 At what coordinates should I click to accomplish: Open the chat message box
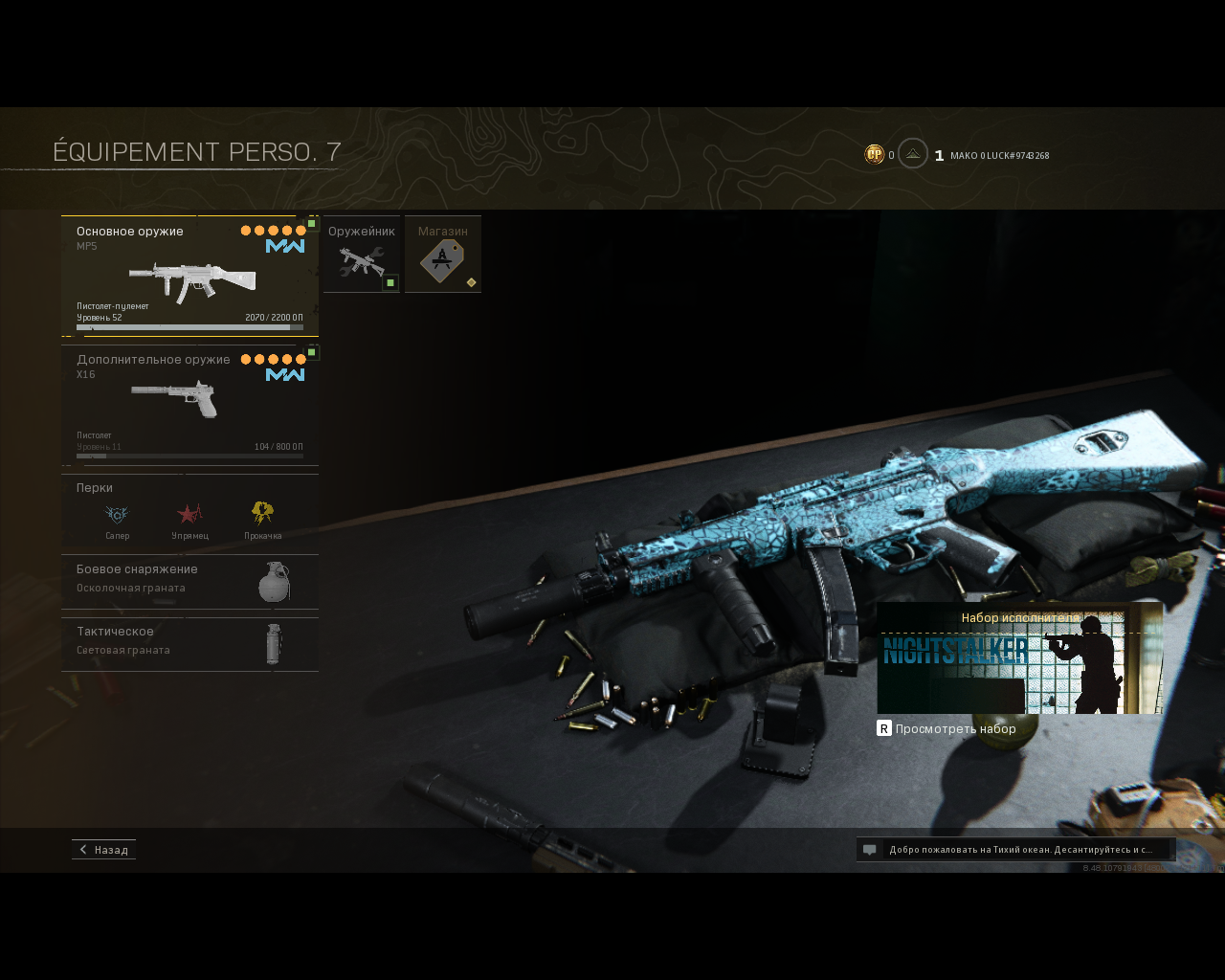1015,850
